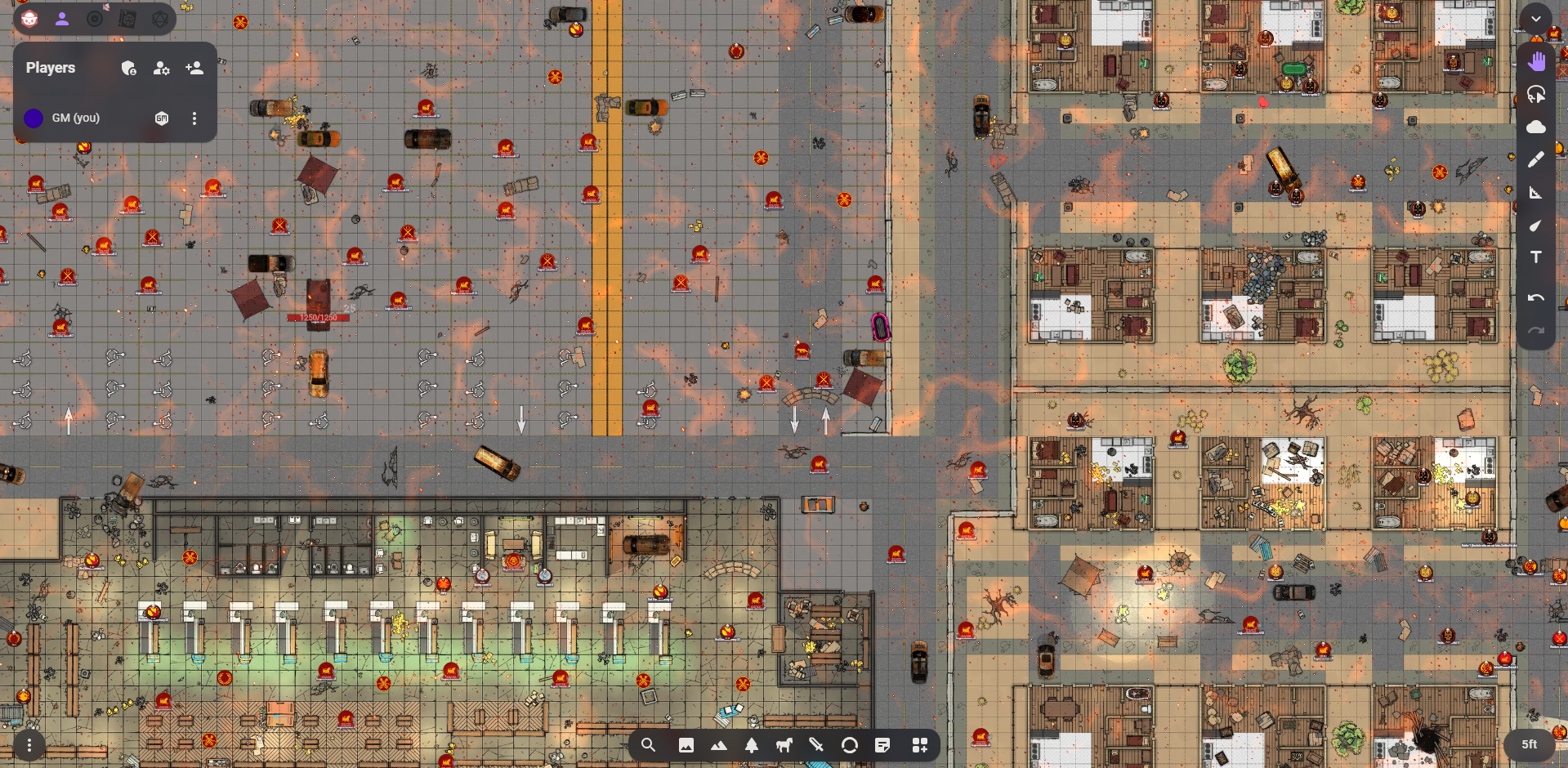Select the drawing pen tool

click(1536, 159)
